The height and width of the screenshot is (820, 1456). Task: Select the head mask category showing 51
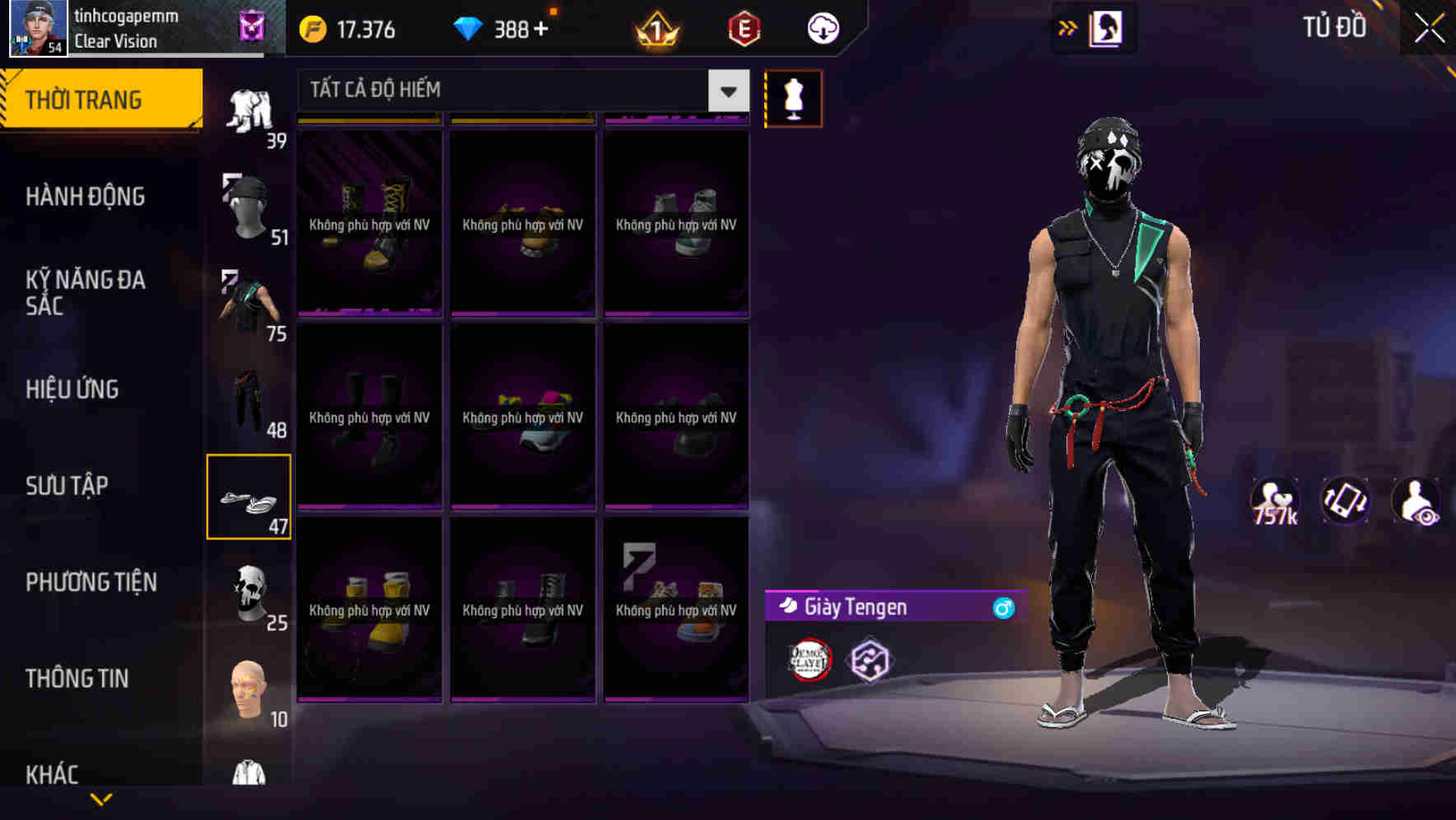tap(249, 206)
